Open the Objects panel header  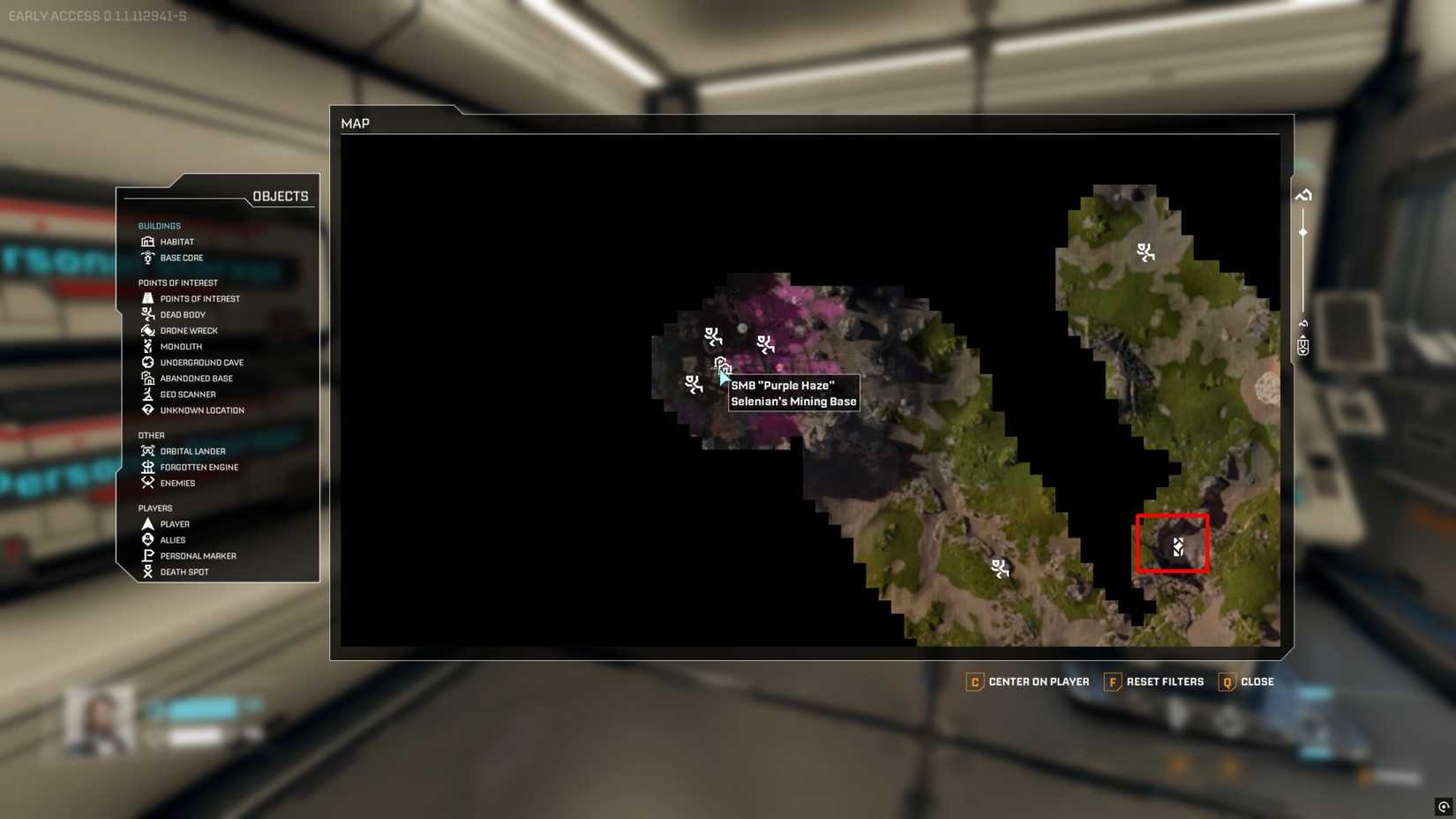pos(281,195)
